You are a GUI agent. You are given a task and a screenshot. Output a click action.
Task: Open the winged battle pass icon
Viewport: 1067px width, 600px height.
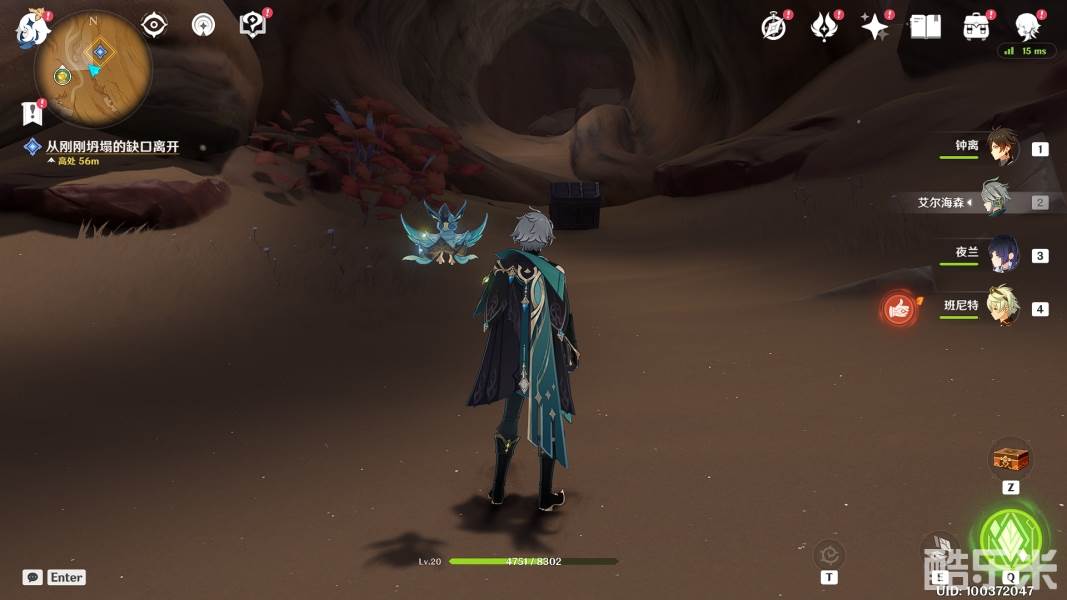pos(824,27)
